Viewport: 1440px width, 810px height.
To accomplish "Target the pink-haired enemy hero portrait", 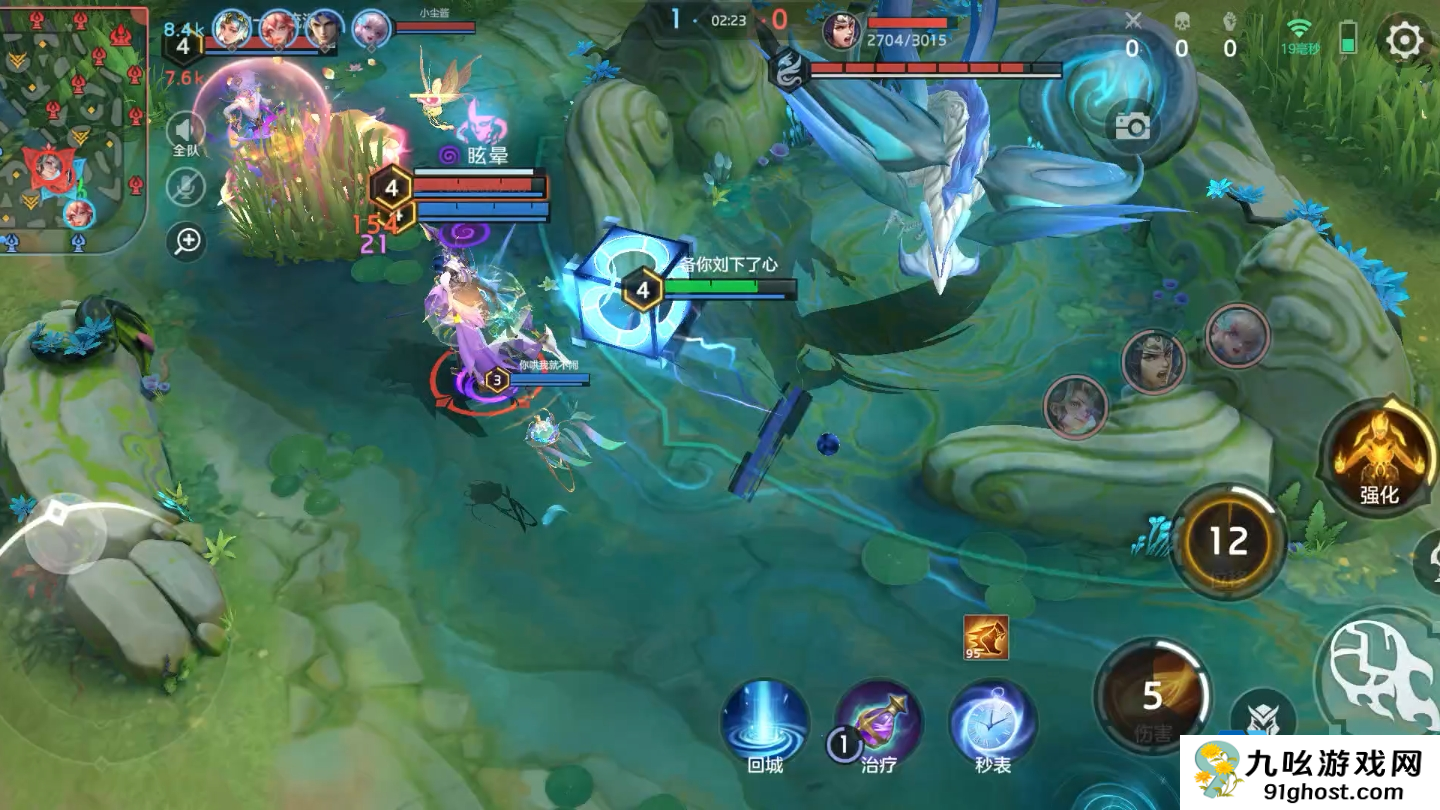I will tap(1237, 336).
